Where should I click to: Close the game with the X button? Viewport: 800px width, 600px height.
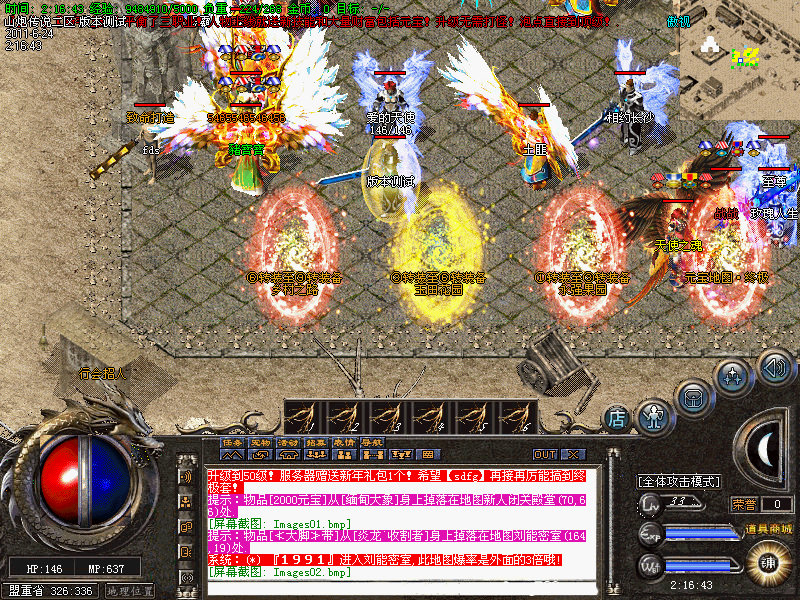[x=573, y=454]
